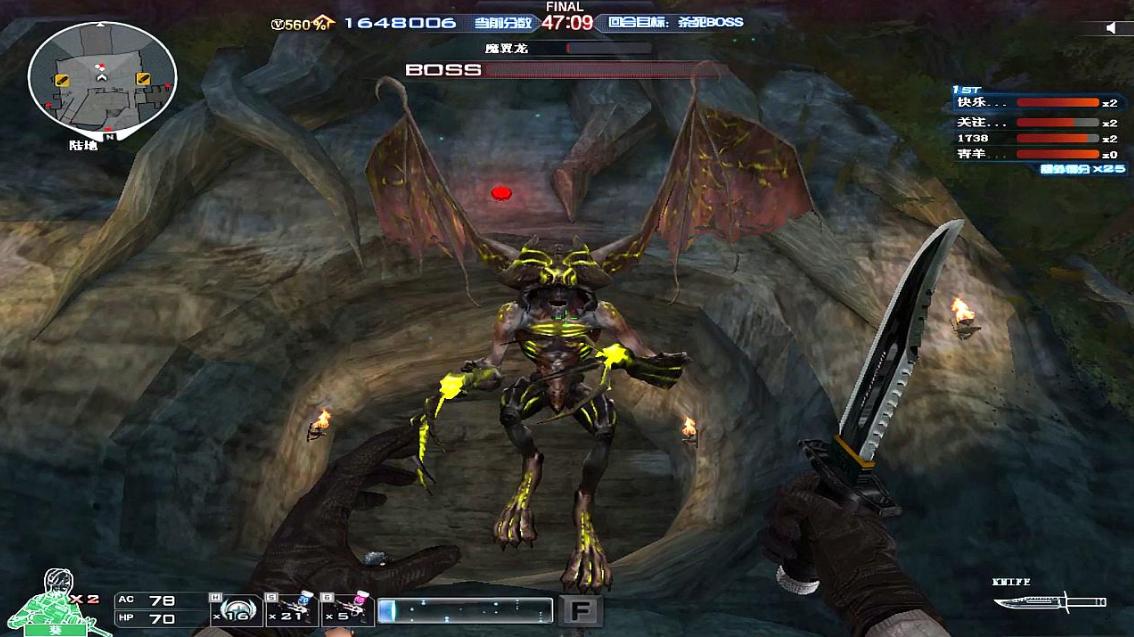This screenshot has height=637, width=1134.
Task: Click the F skill button
Action: click(580, 610)
